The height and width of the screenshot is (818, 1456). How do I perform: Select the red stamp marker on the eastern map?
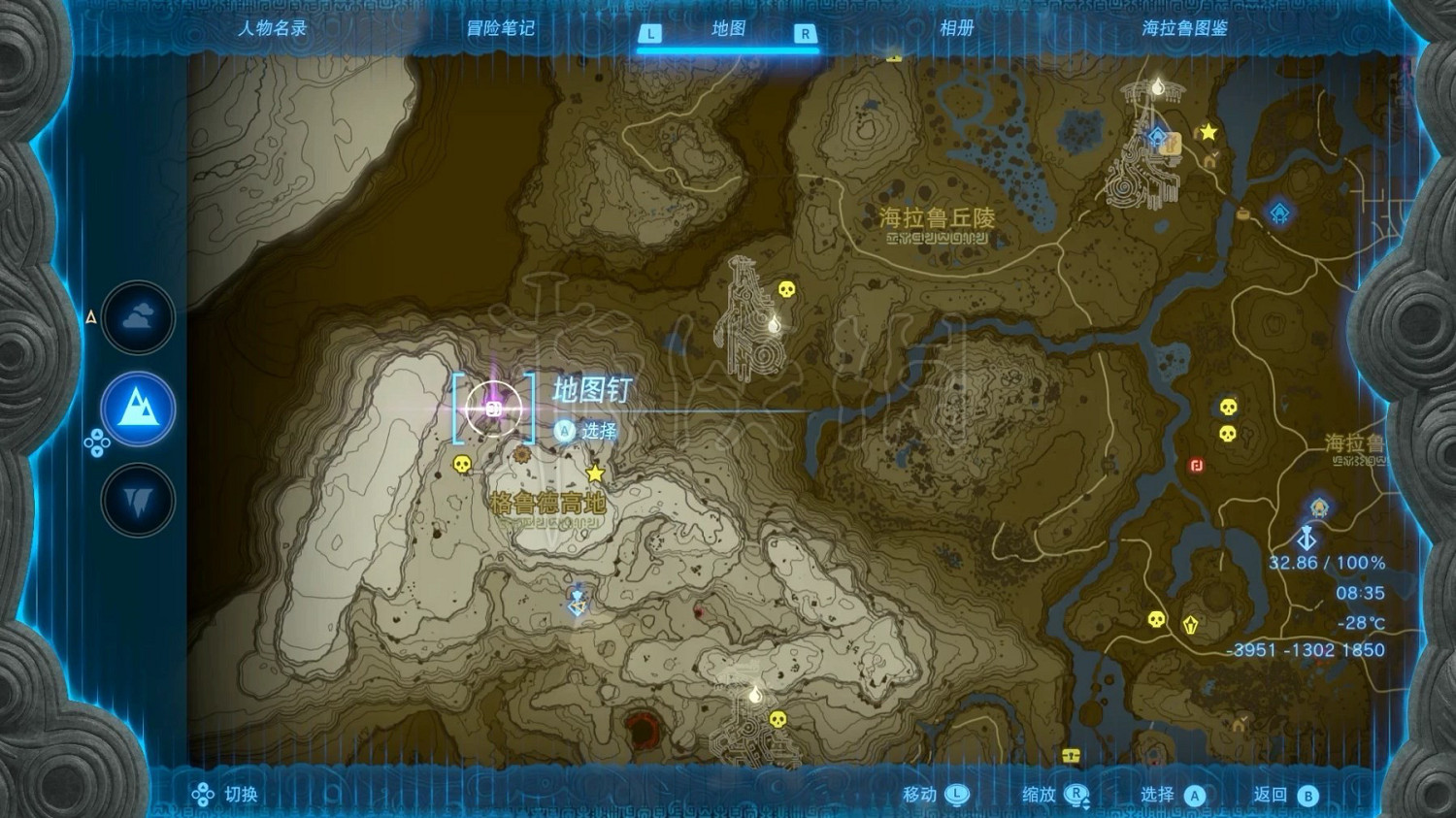(1197, 467)
